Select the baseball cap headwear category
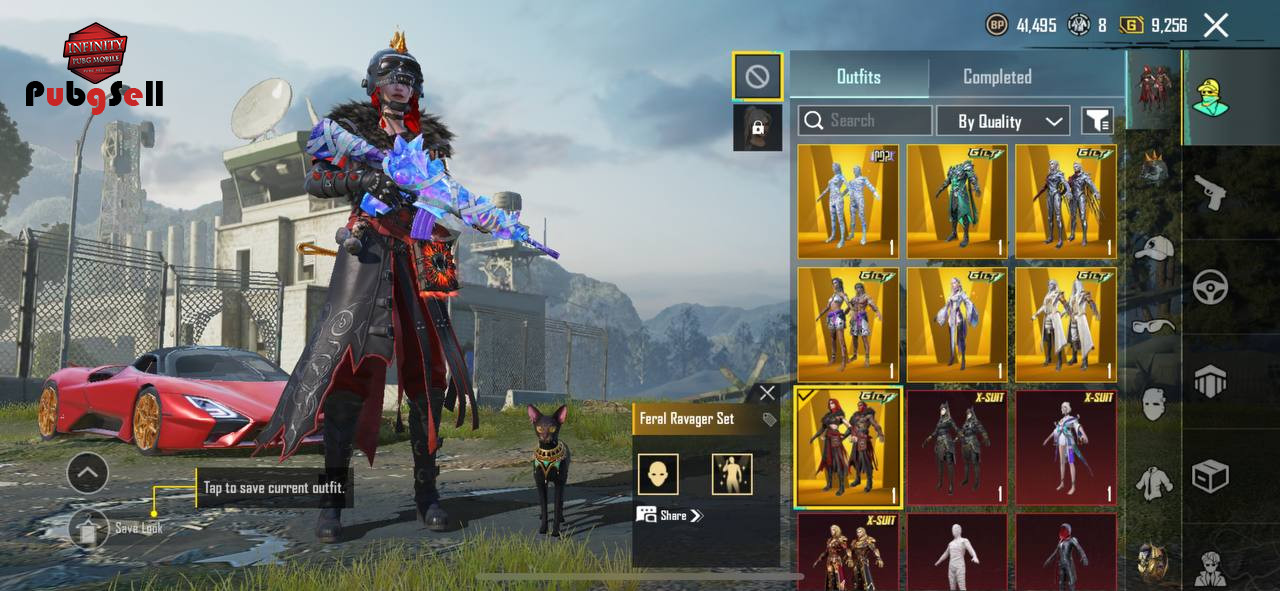The image size is (1280, 591). click(1155, 248)
